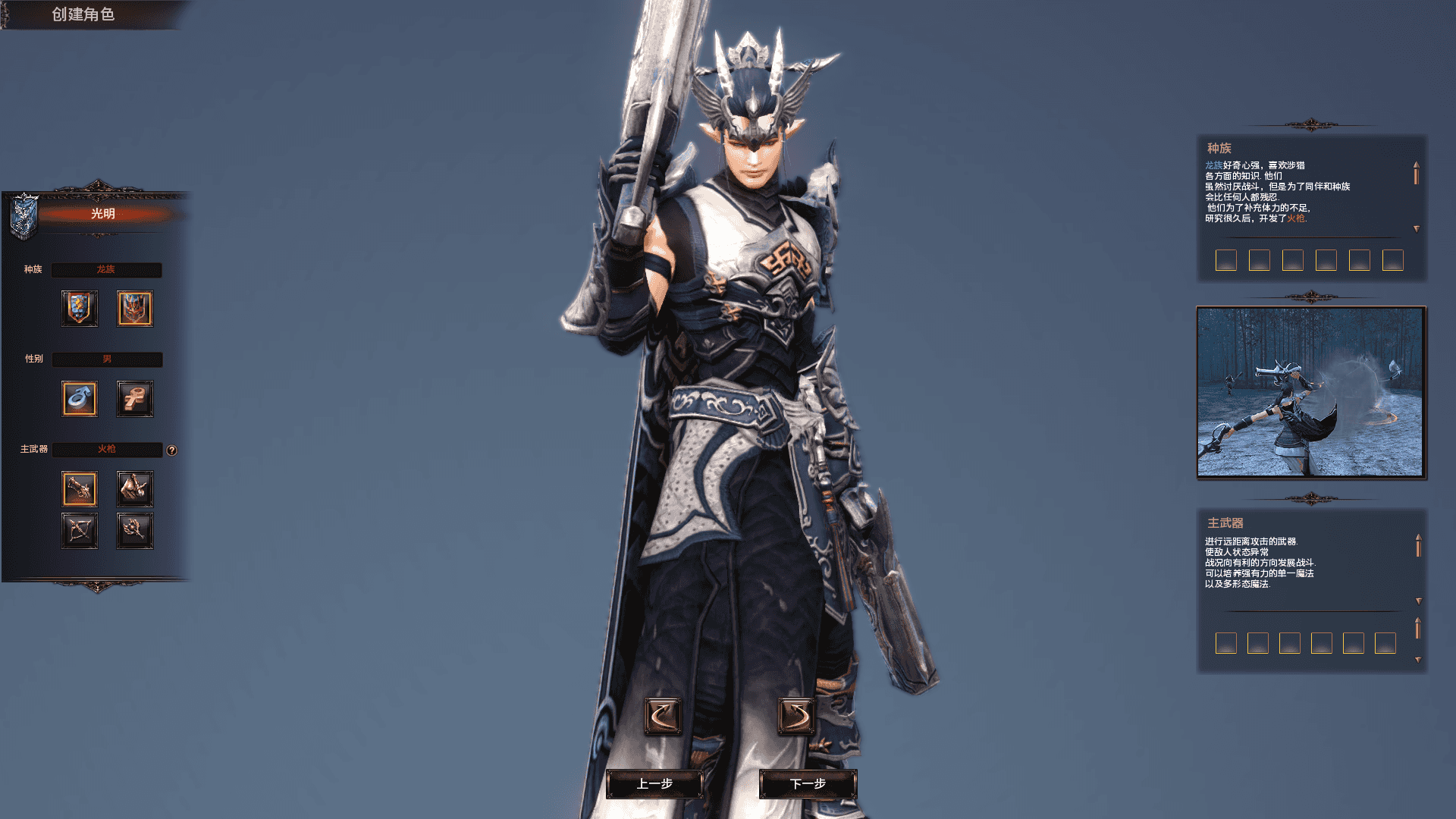Select the staff weapon icon
The width and height of the screenshot is (1456, 819).
(134, 530)
